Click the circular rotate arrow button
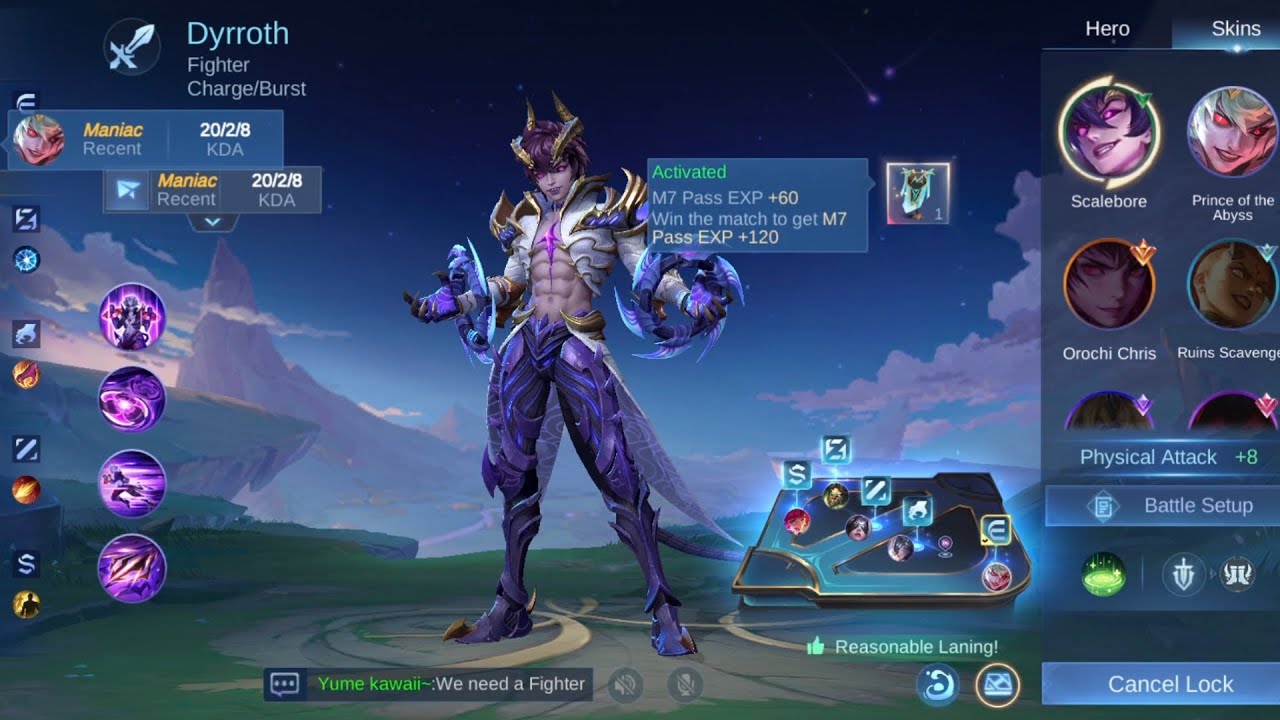The width and height of the screenshot is (1280, 720). [x=938, y=685]
